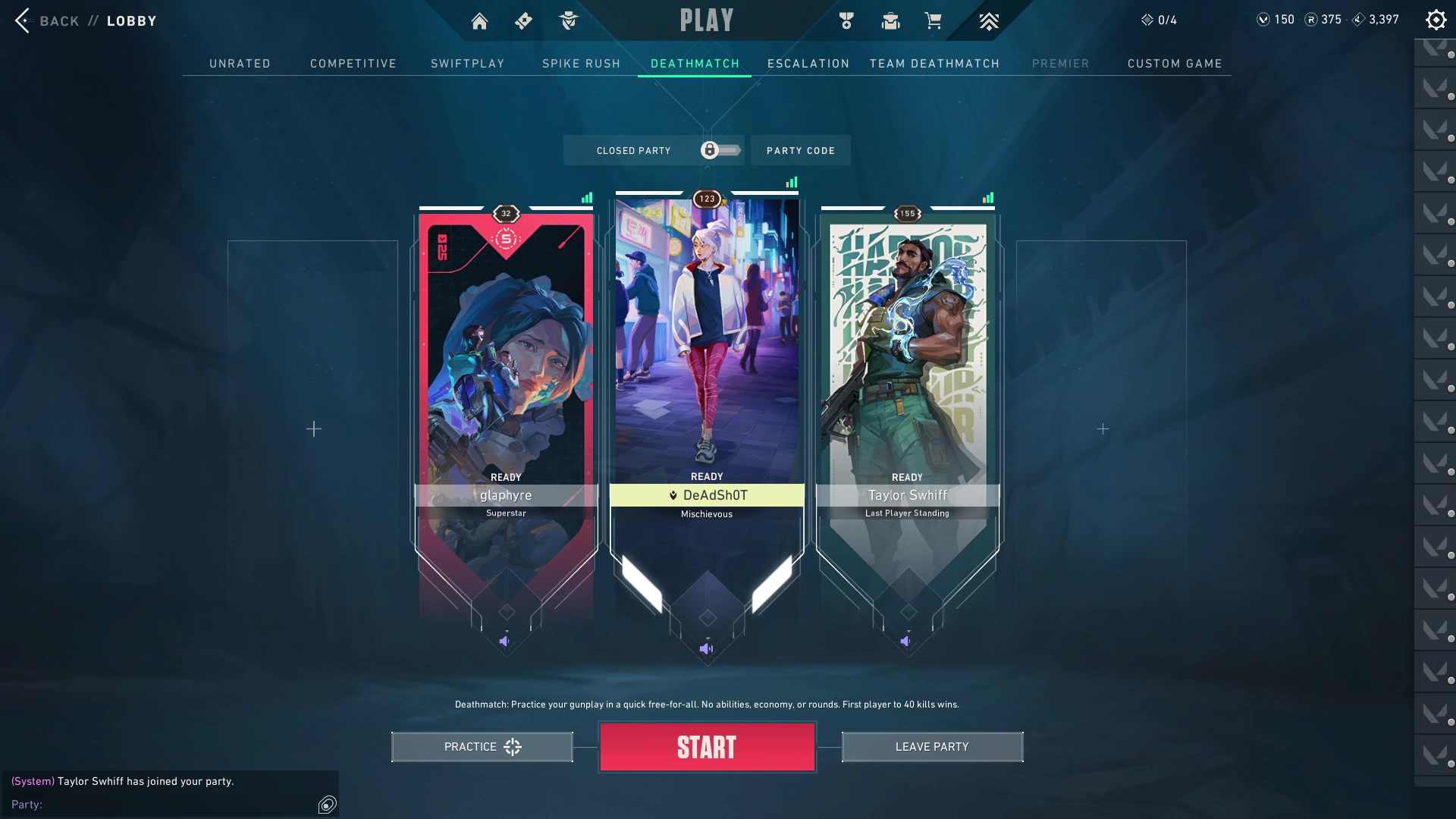Open the settings gear icon
The width and height of the screenshot is (1456, 819).
(x=1436, y=20)
